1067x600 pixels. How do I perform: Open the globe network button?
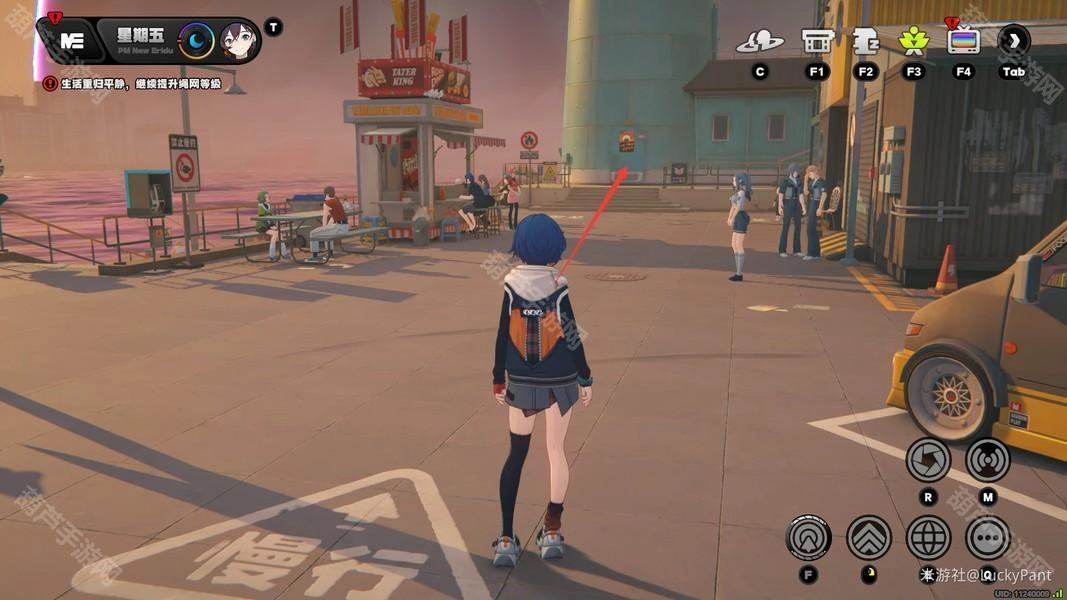click(x=928, y=537)
